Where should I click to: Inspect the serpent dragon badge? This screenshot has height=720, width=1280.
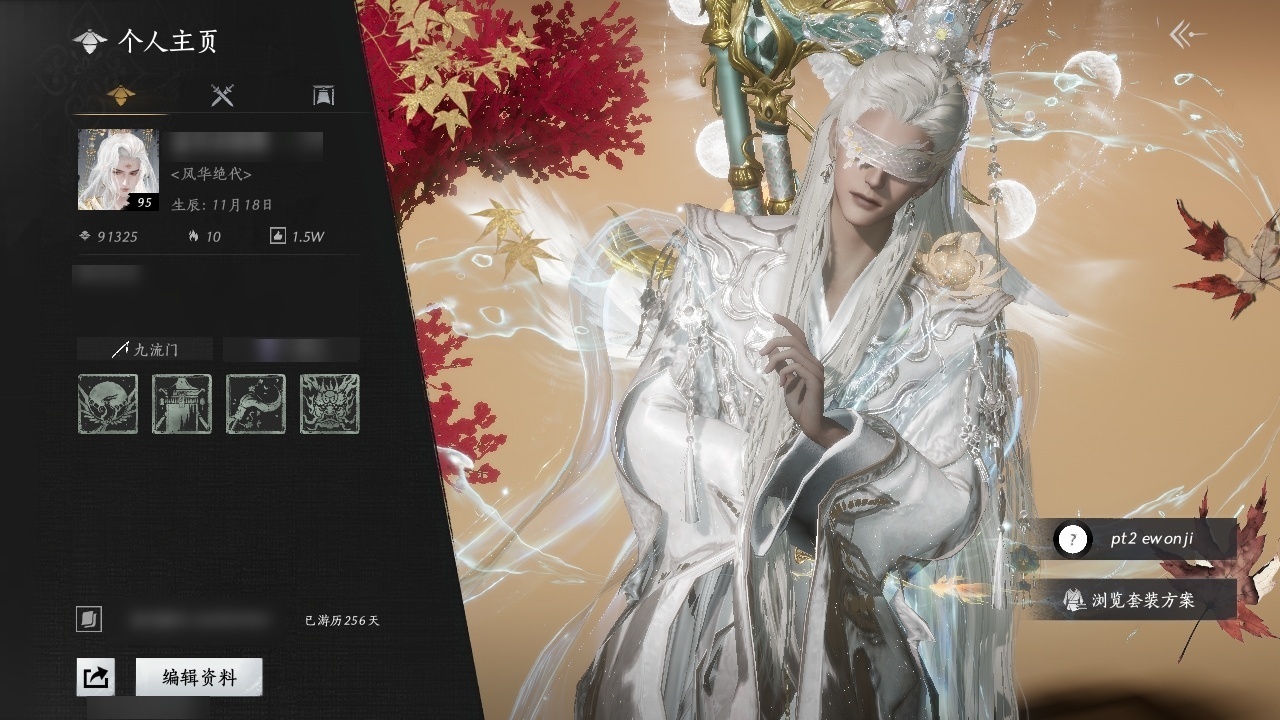[256, 404]
